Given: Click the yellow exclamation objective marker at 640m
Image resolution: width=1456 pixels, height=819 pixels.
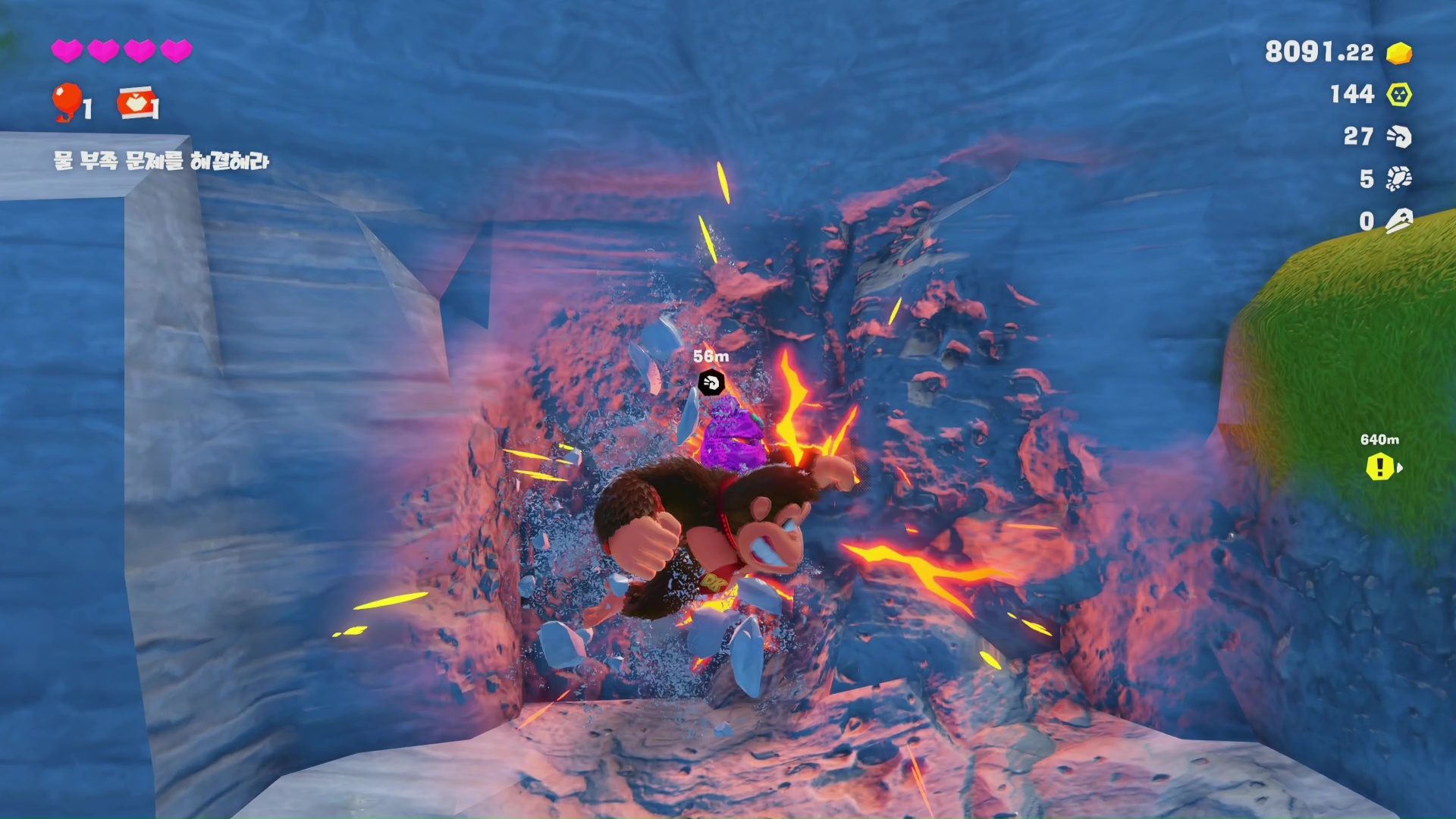Looking at the screenshot, I should [x=1380, y=467].
